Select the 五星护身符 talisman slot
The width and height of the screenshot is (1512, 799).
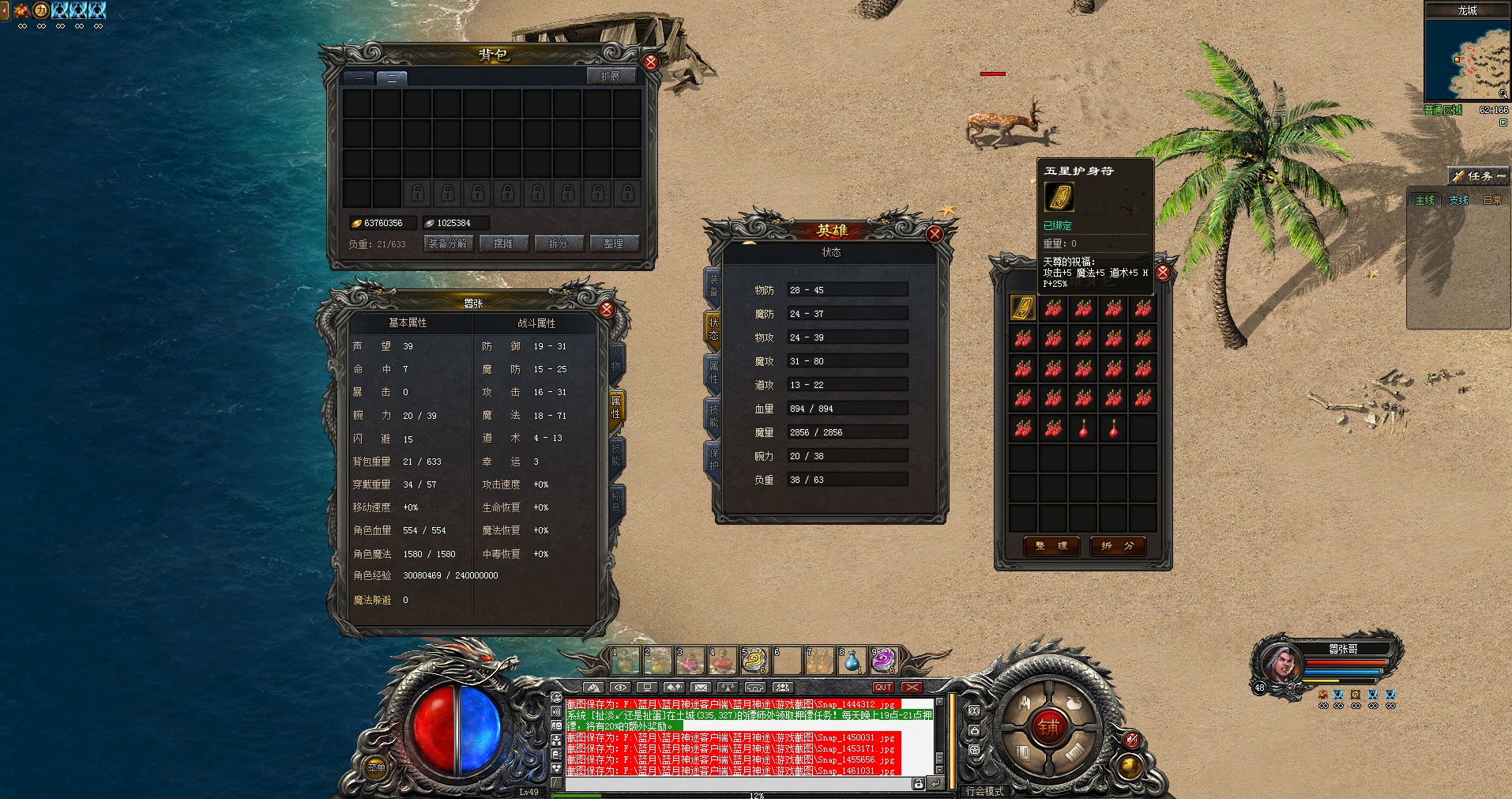(x=1023, y=308)
